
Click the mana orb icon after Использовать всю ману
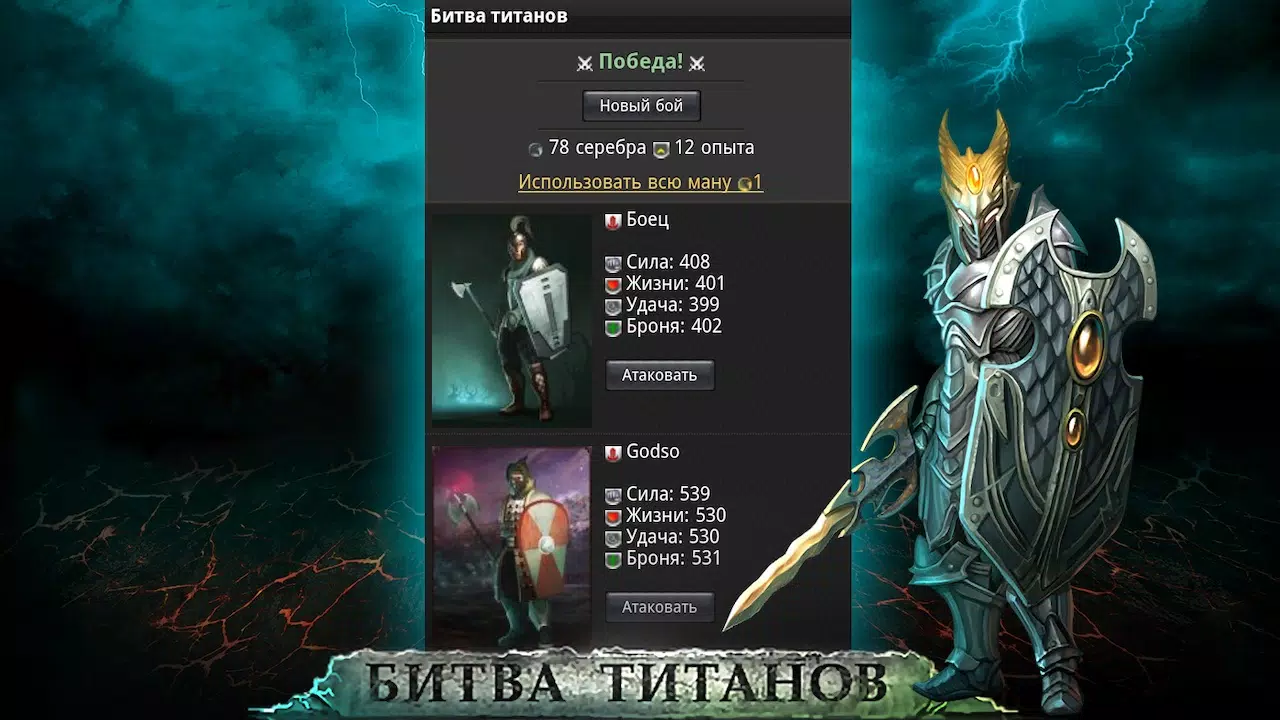[745, 182]
